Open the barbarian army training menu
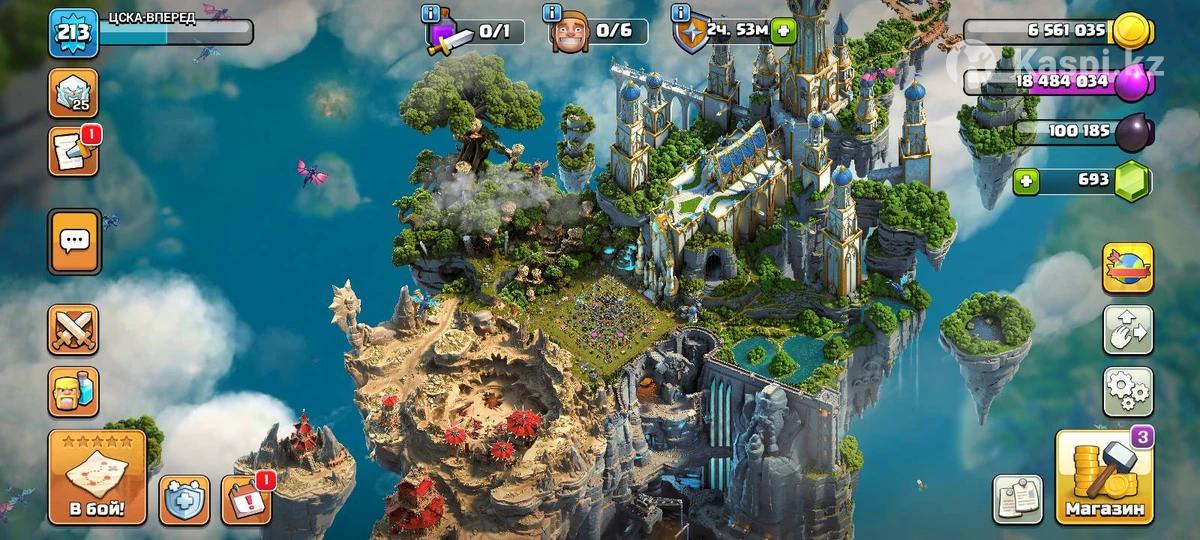 pos(74,391)
